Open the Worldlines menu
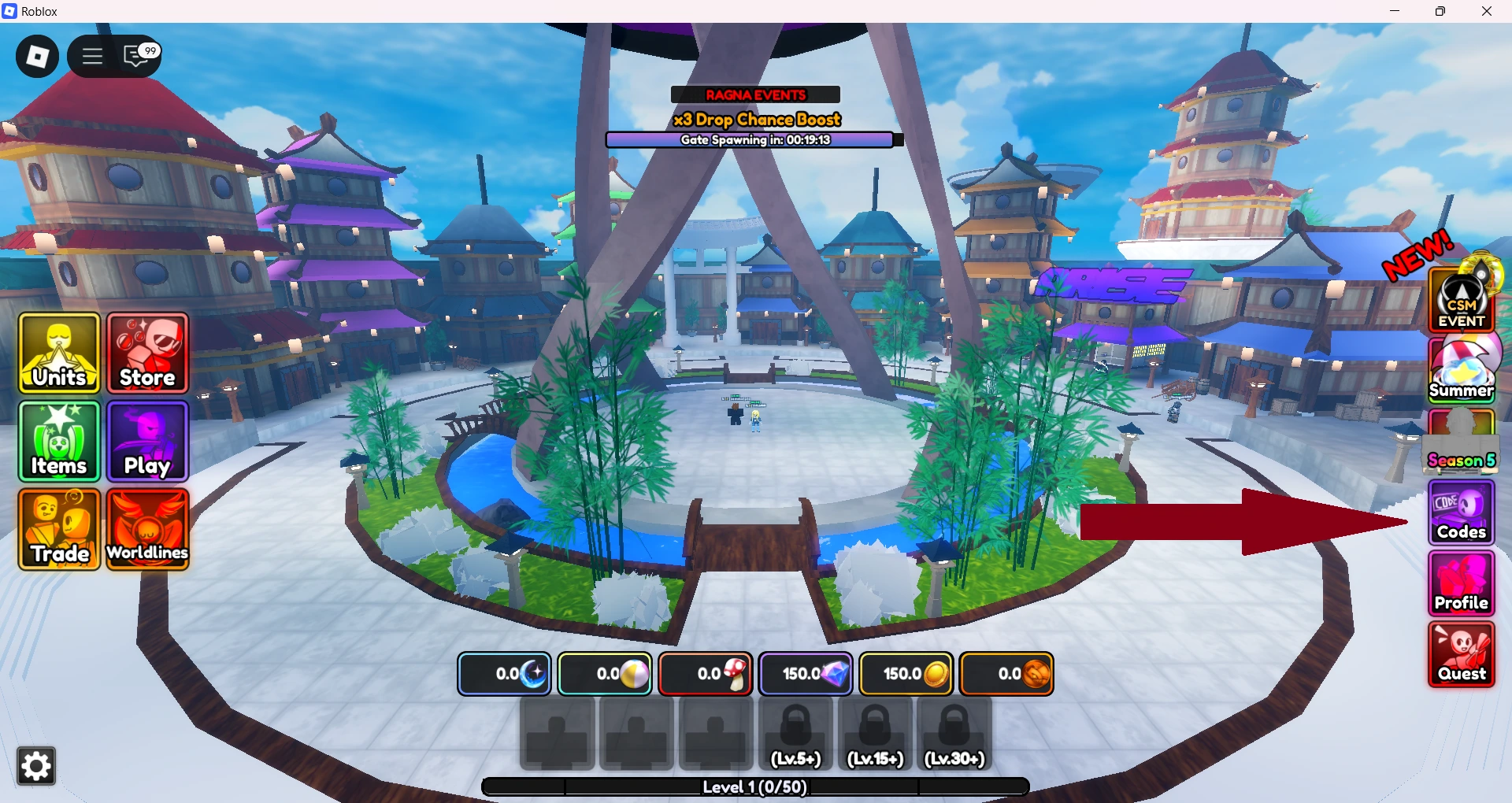The image size is (1512, 803). (147, 530)
